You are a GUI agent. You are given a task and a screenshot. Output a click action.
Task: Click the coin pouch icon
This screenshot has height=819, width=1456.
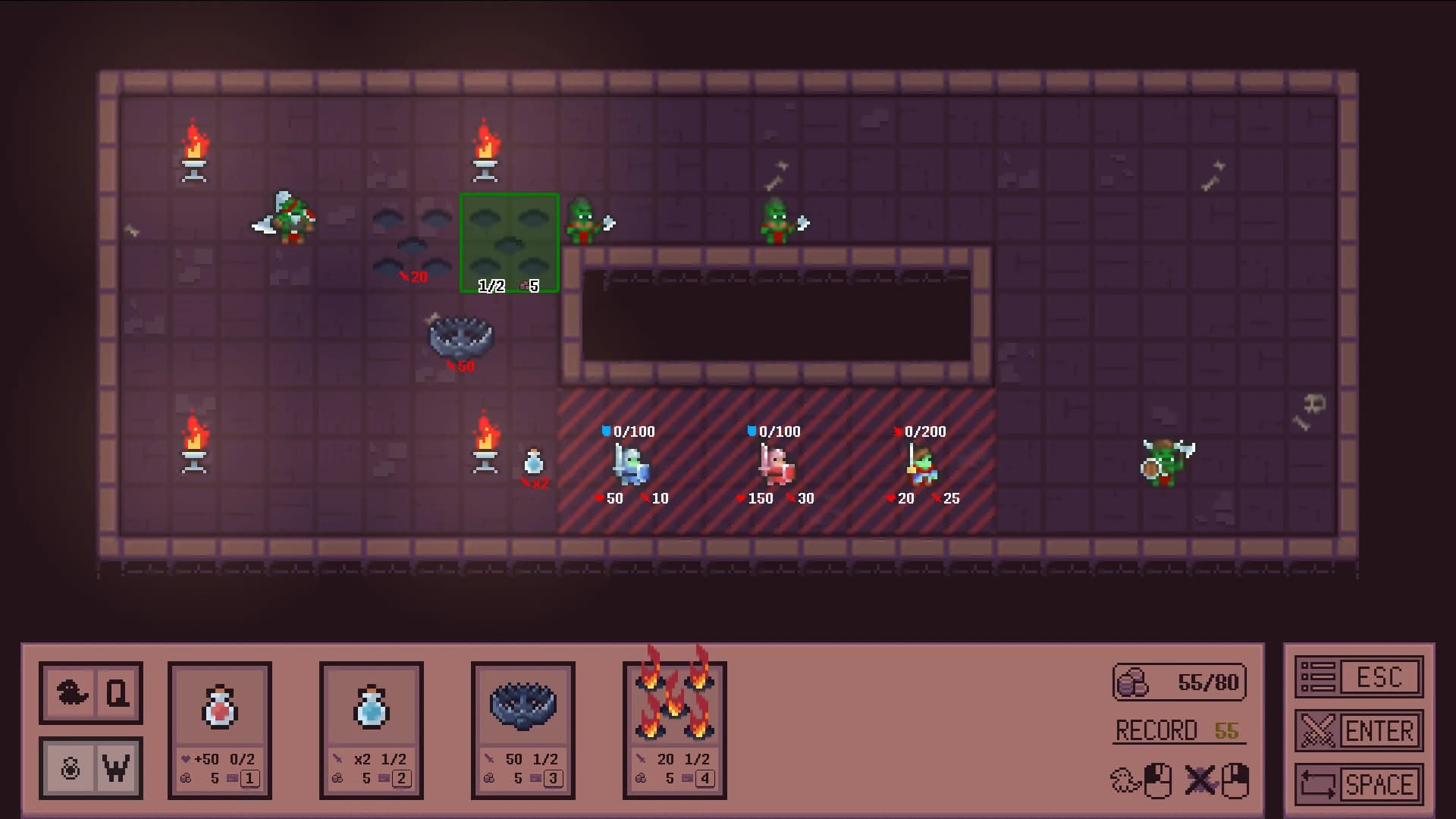pyautogui.click(x=1131, y=681)
